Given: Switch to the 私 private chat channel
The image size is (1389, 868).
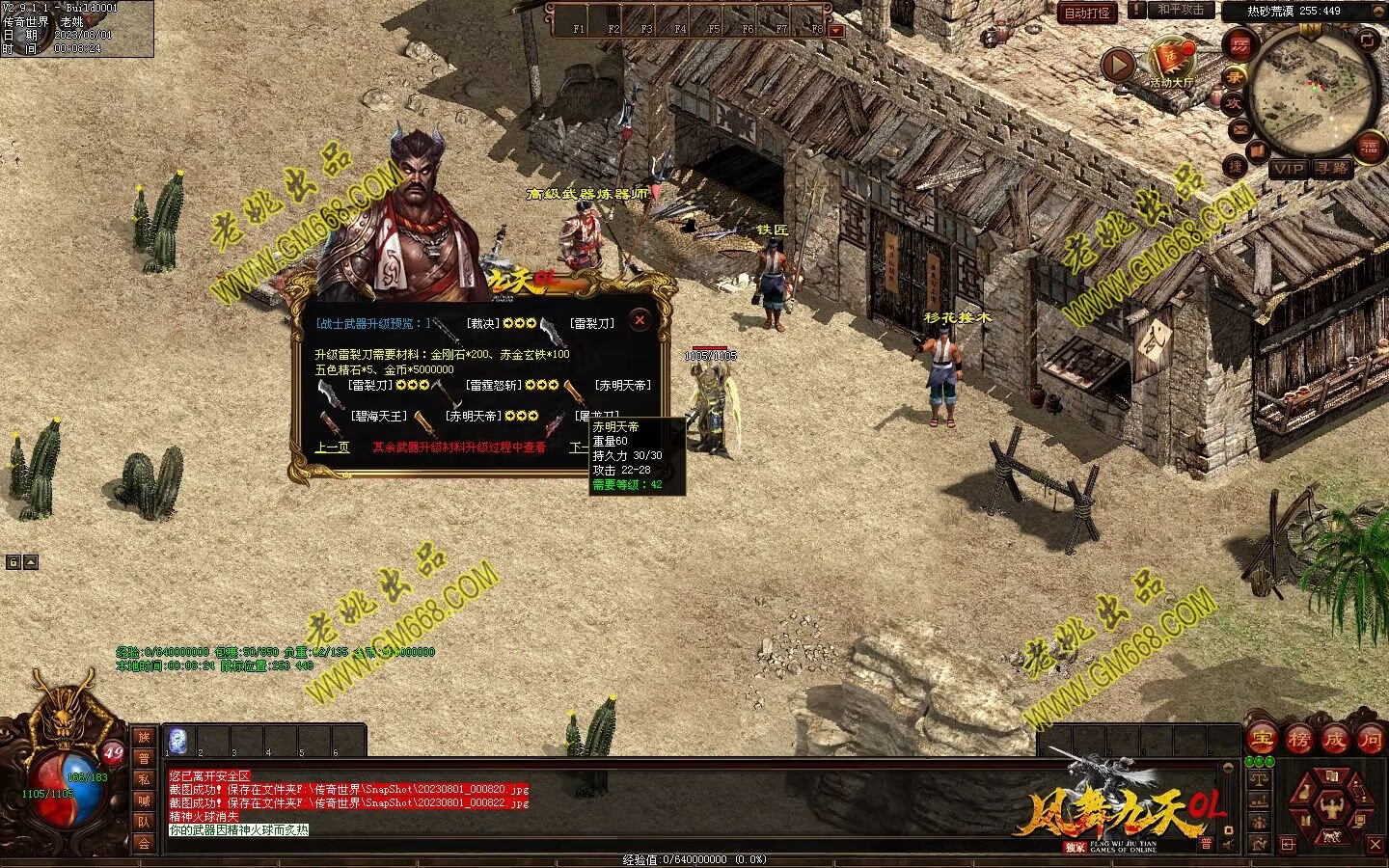Looking at the screenshot, I should coord(143,779).
